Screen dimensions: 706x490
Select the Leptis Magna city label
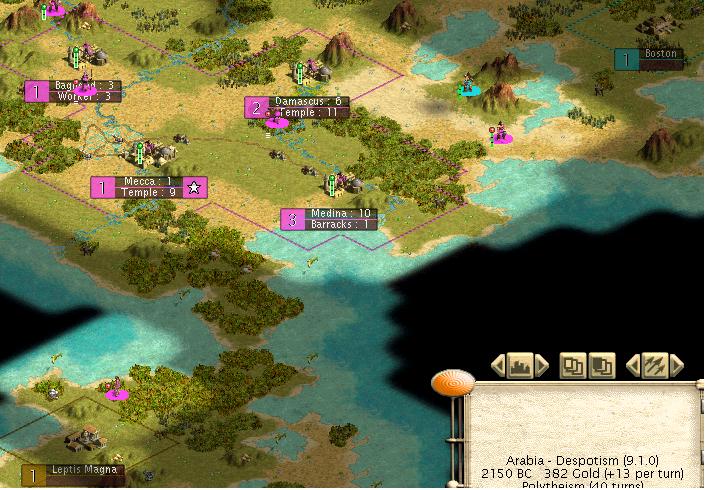[74, 475]
